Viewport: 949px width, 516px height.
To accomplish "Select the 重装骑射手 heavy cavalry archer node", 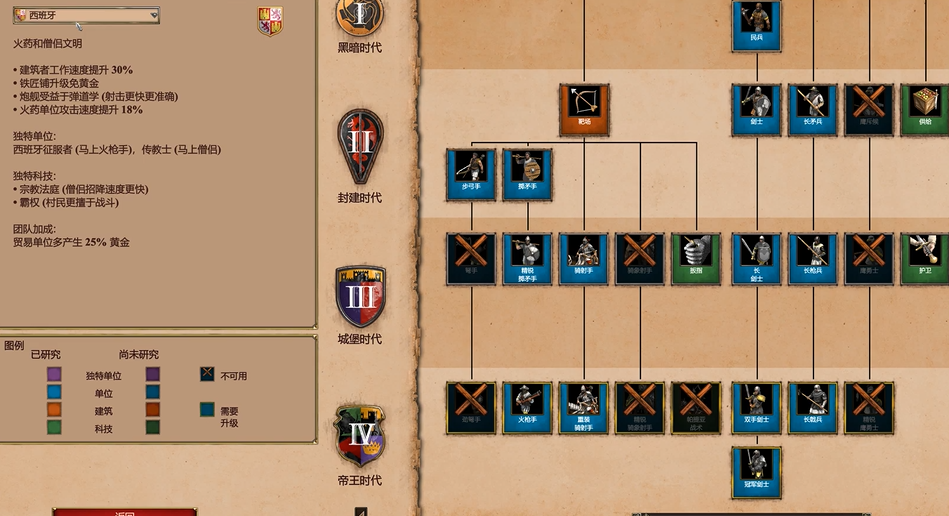I will click(x=584, y=407).
